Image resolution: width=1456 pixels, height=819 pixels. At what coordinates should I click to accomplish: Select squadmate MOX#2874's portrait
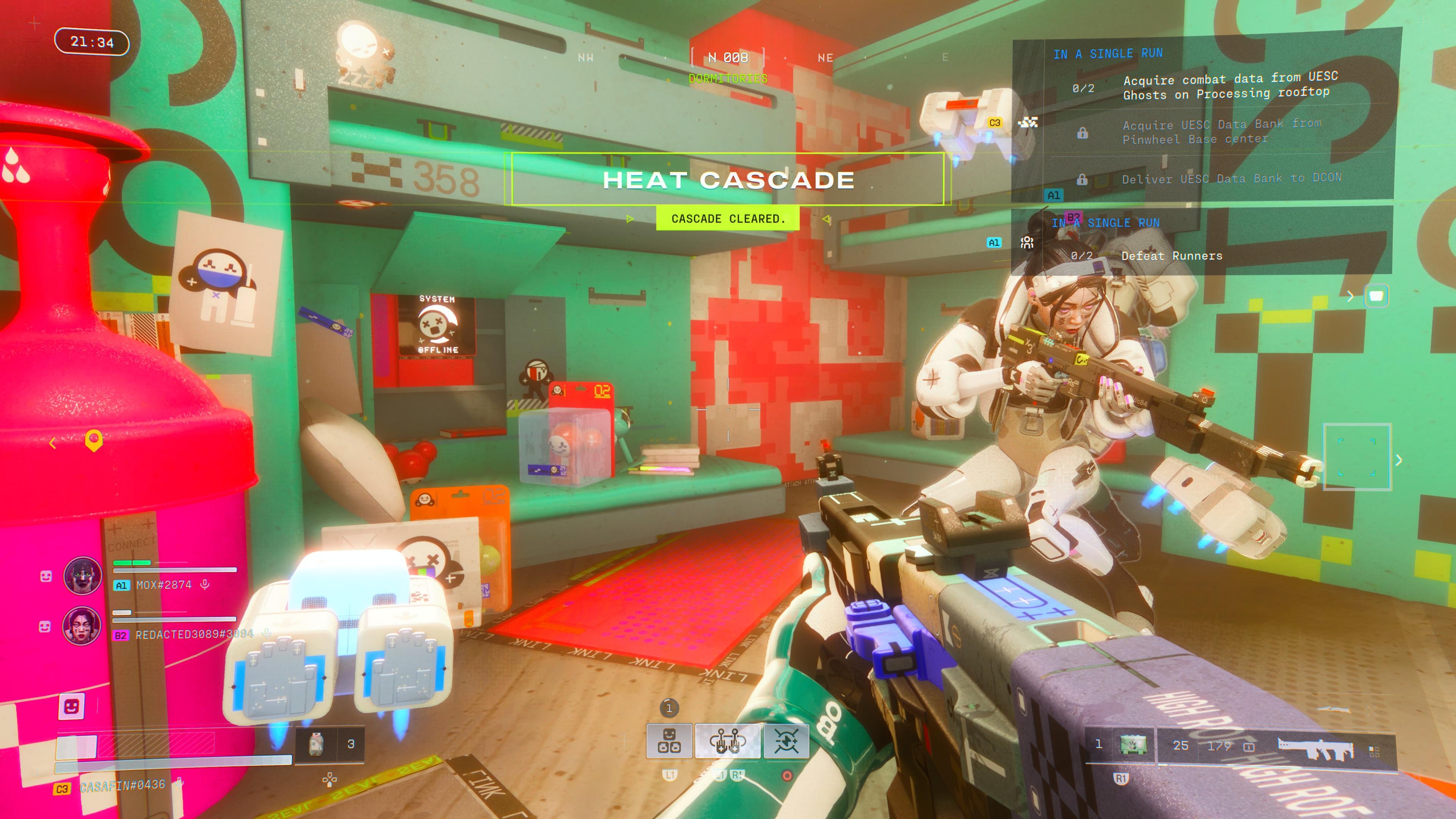tap(83, 576)
